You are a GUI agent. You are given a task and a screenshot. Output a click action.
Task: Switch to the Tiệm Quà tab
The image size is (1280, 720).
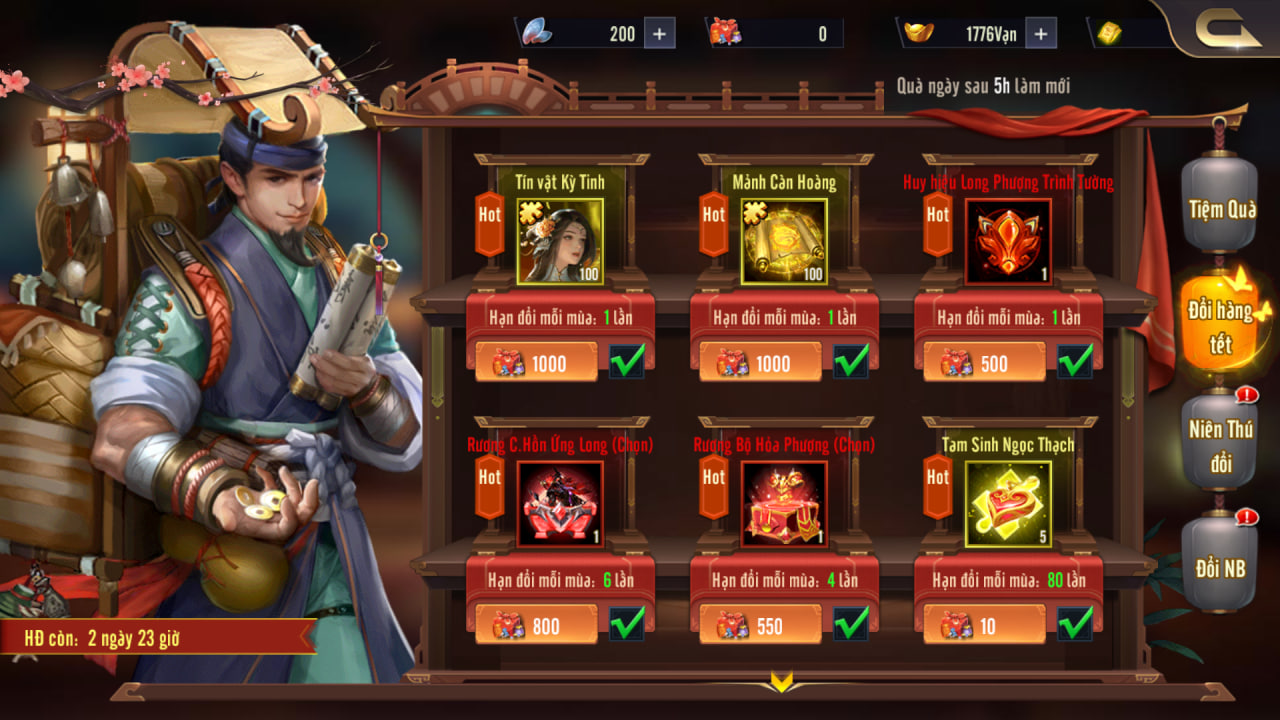(x=1220, y=209)
